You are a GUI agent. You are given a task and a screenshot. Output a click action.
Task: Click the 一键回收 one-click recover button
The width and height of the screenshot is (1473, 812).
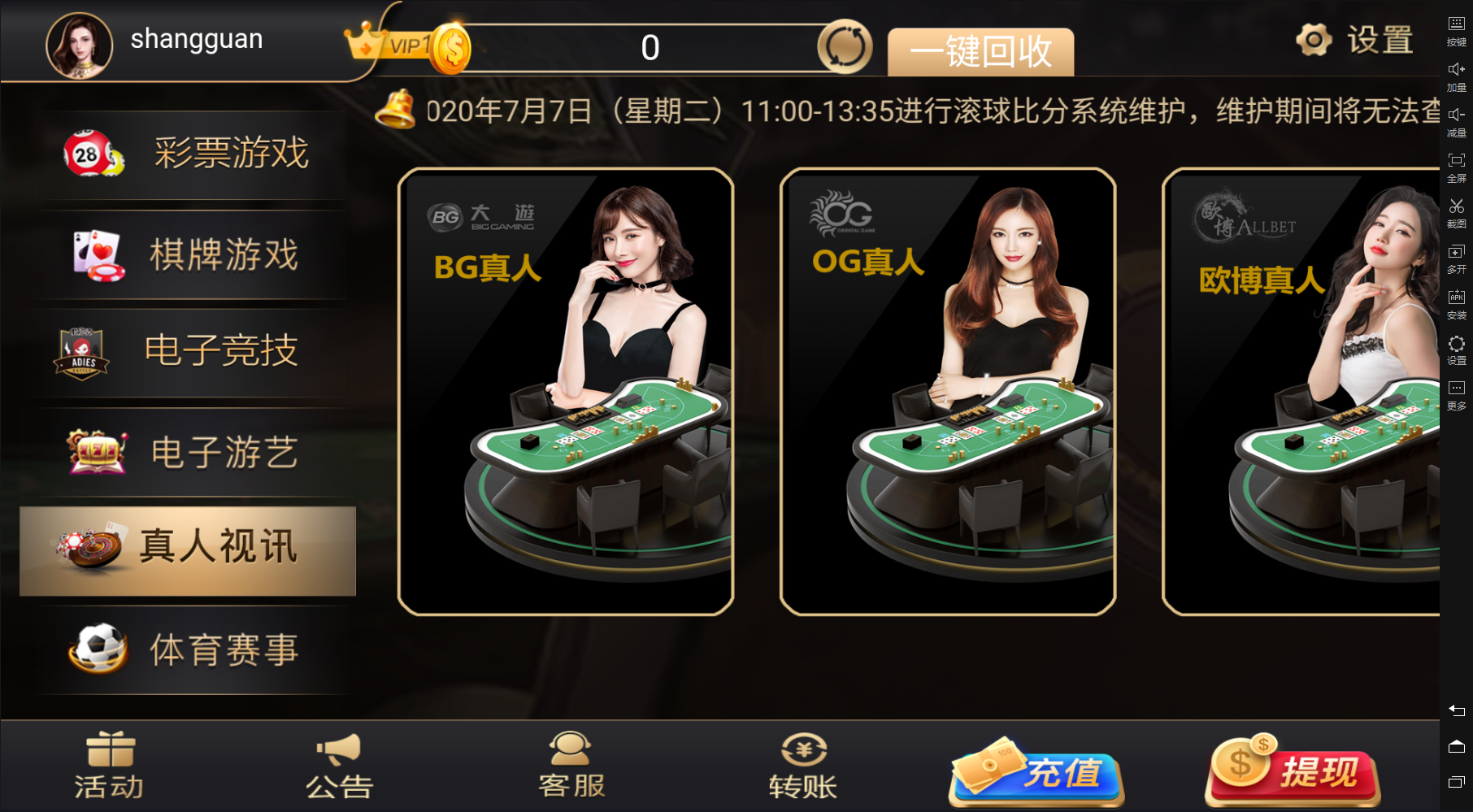(980, 52)
